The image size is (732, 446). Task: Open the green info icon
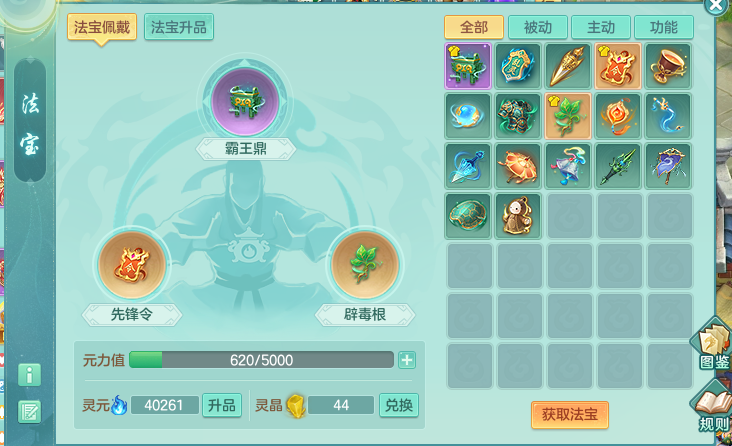click(30, 375)
